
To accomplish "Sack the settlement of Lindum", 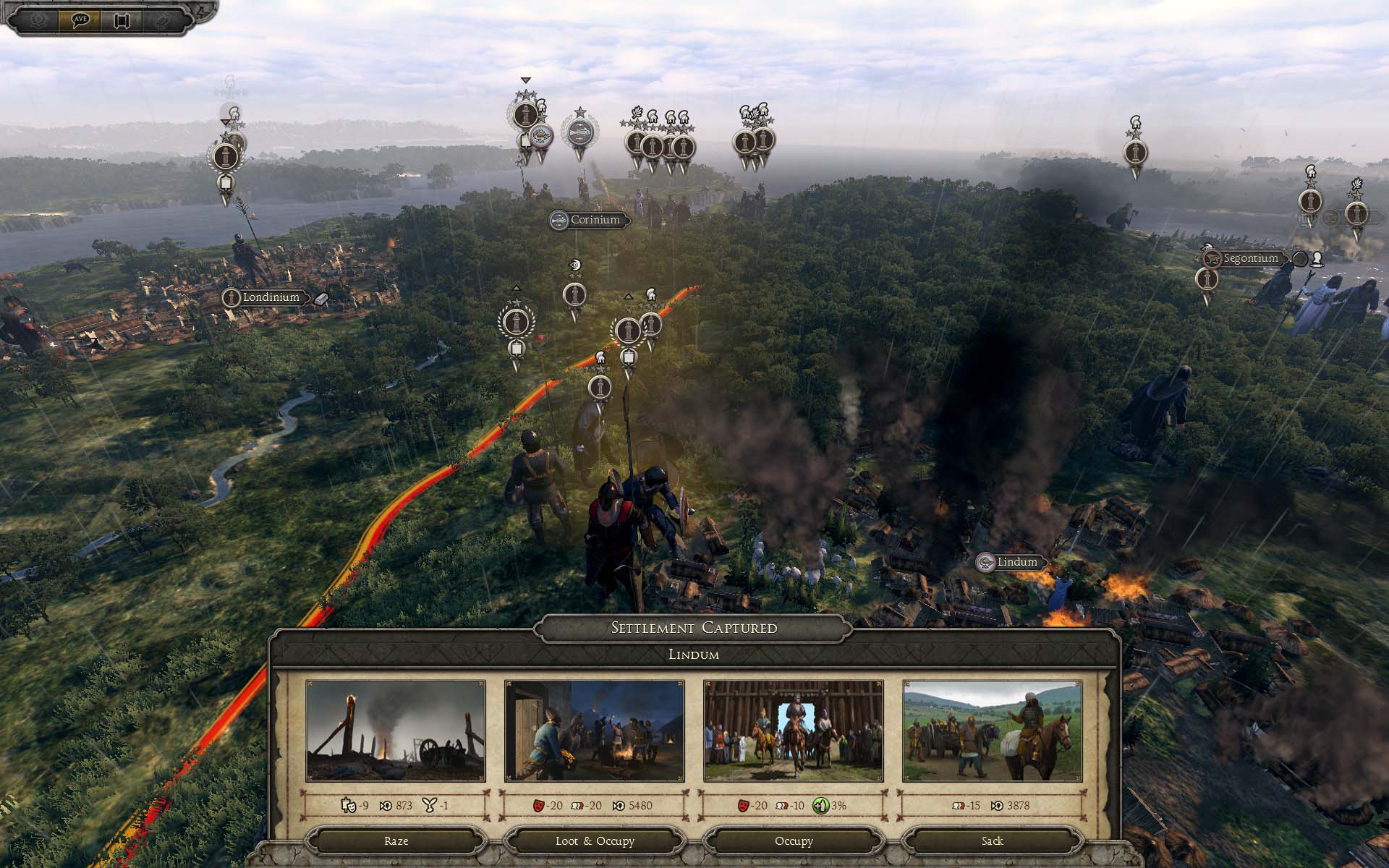I will 992,841.
